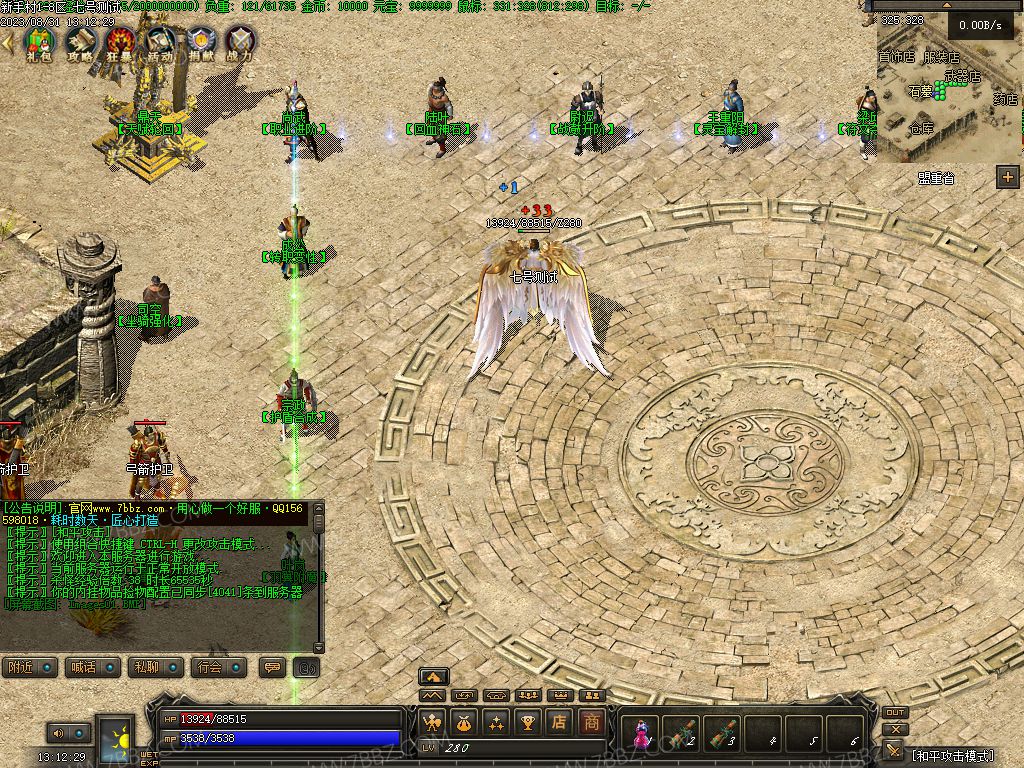Open the 礼包 gift pack icon
The width and height of the screenshot is (1024, 768).
(x=38, y=43)
